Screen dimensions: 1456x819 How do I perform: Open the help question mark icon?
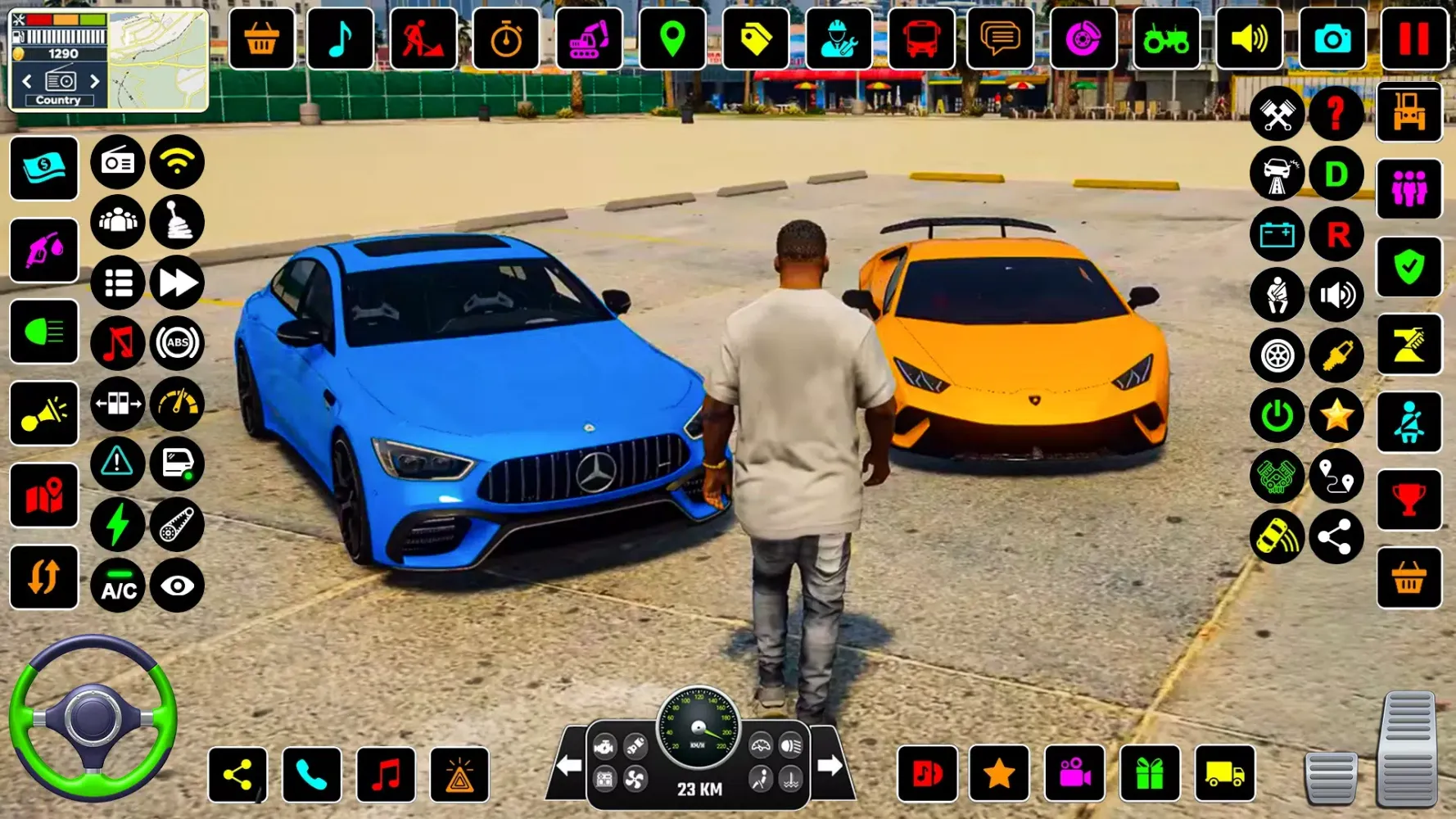[x=1336, y=113]
